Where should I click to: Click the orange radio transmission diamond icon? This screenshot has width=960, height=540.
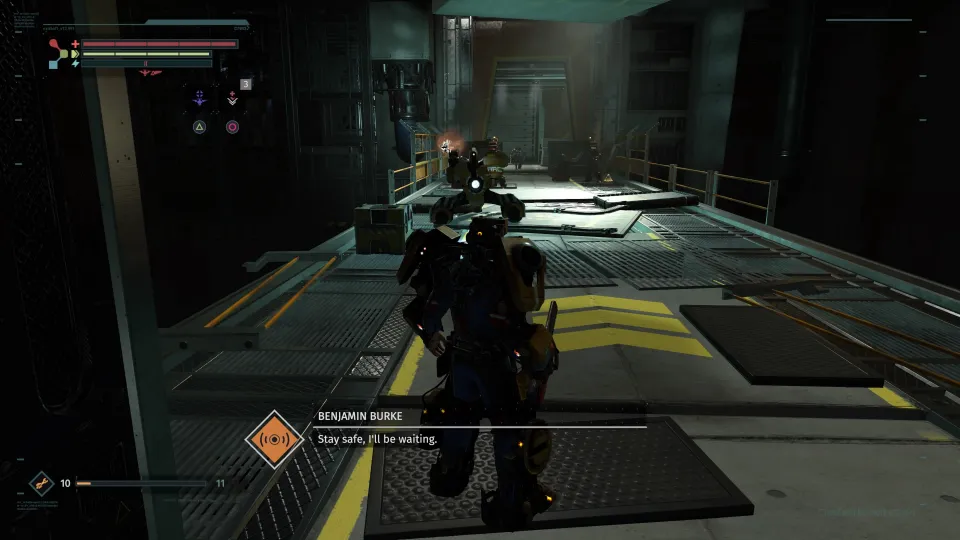(274, 438)
